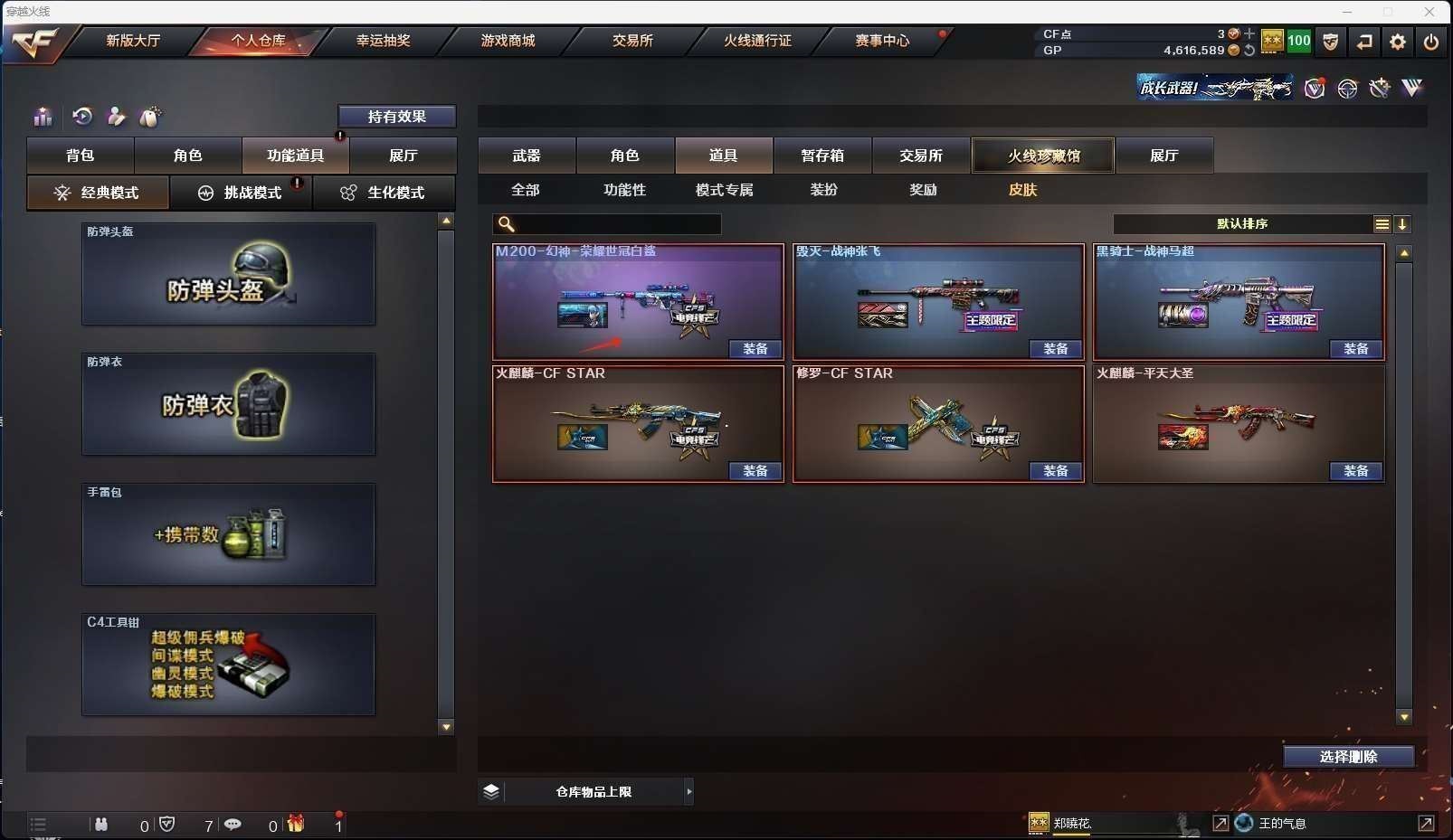Click the power icon to exit game
The height and width of the screenshot is (840, 1453).
click(1430, 42)
